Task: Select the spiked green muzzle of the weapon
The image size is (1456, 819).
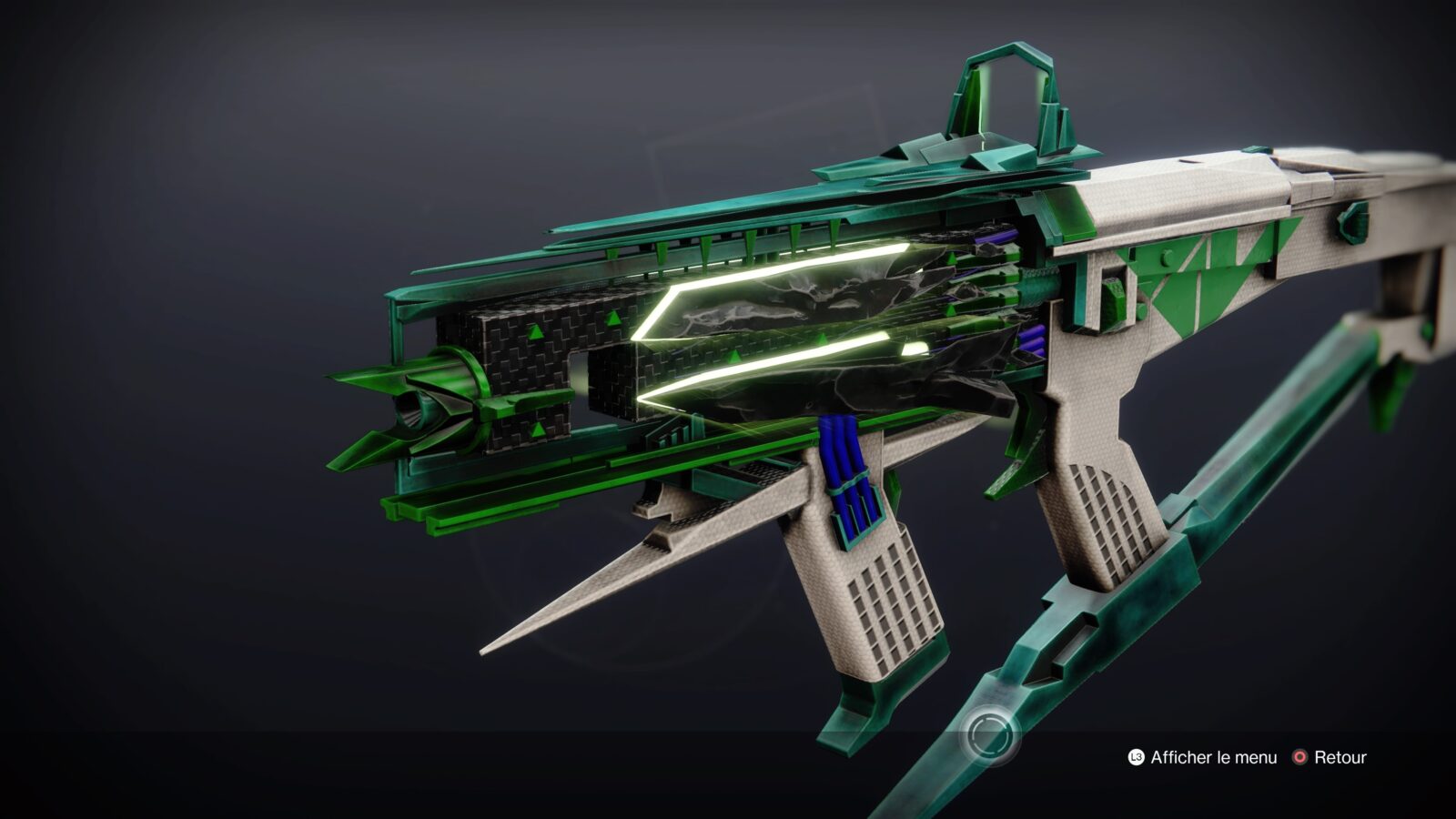Action: coord(419,409)
